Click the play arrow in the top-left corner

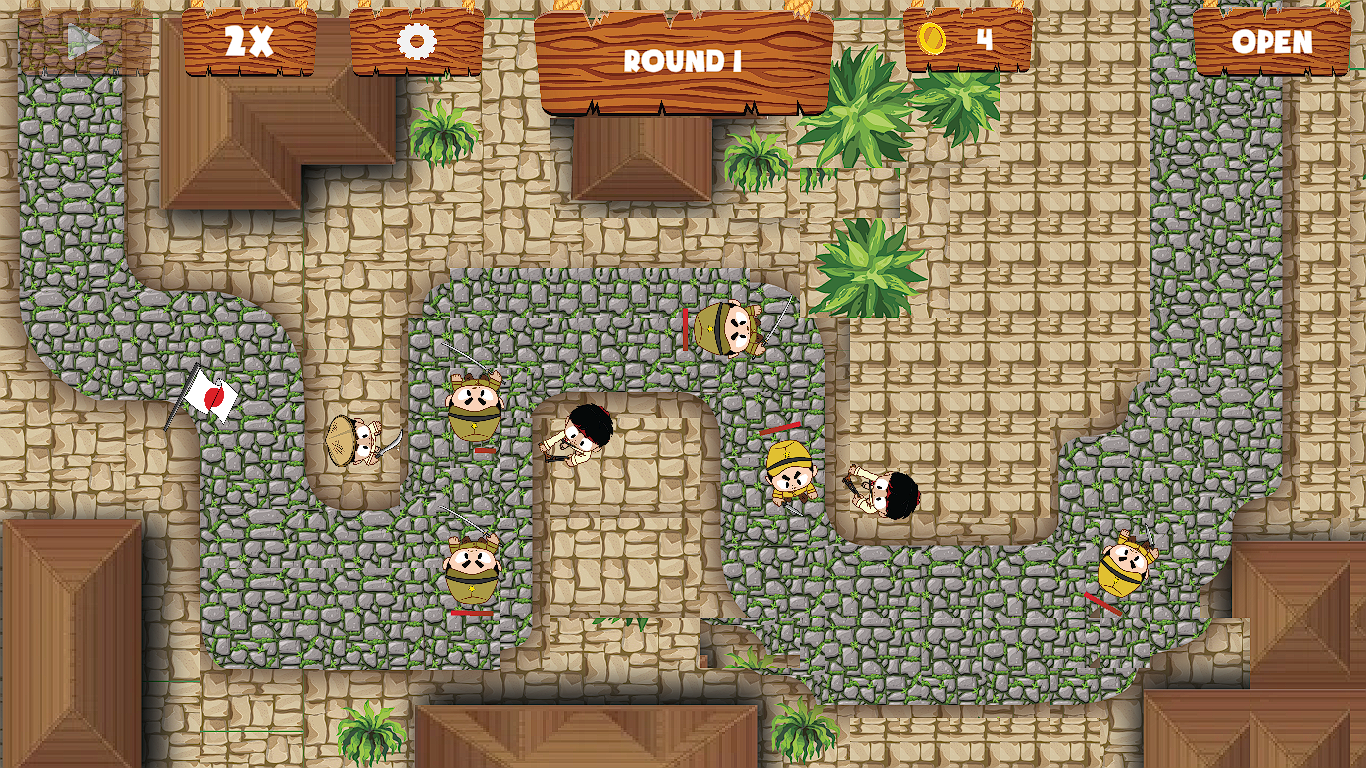tap(85, 42)
